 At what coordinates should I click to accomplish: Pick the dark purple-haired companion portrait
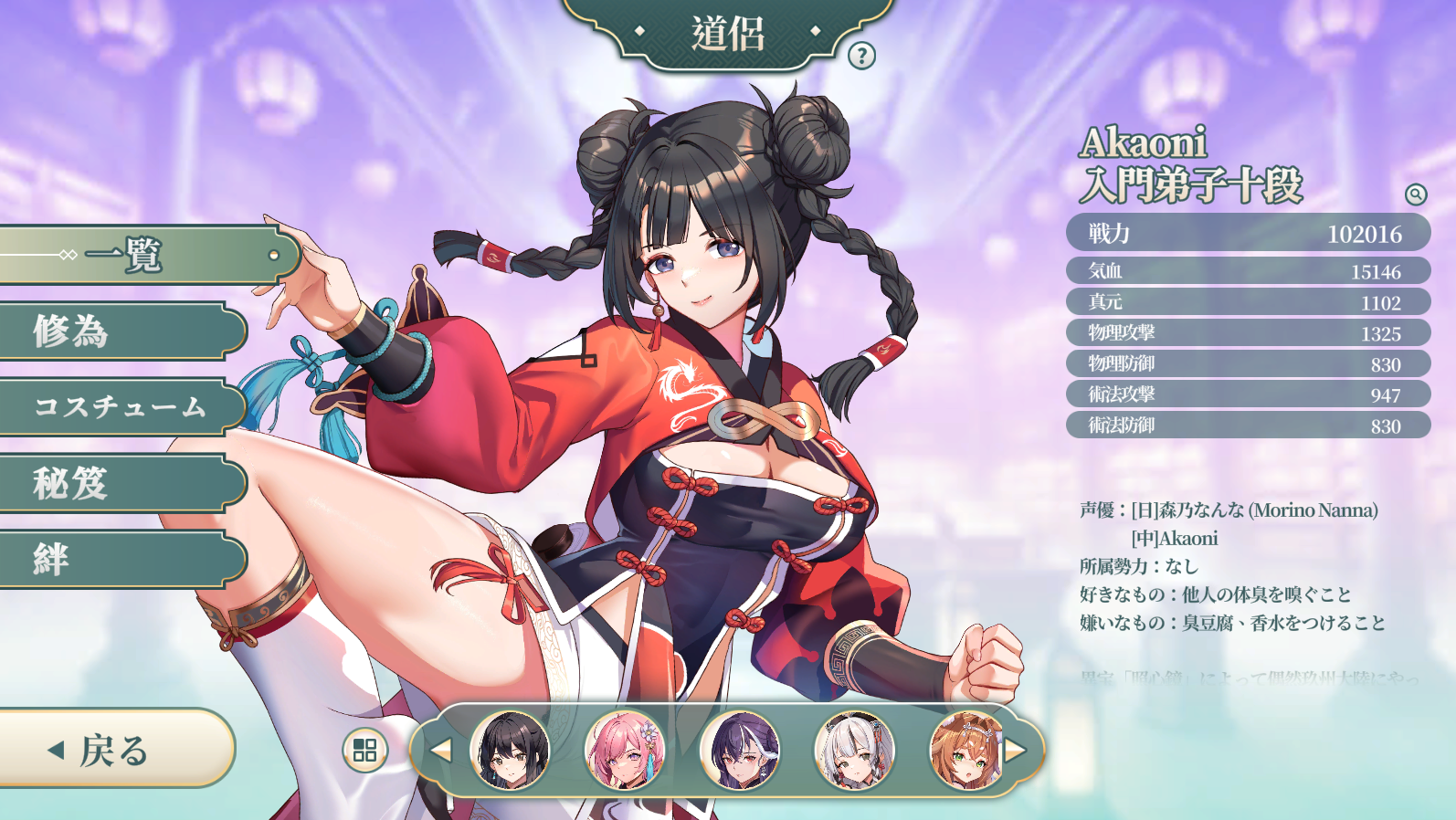pos(740,751)
